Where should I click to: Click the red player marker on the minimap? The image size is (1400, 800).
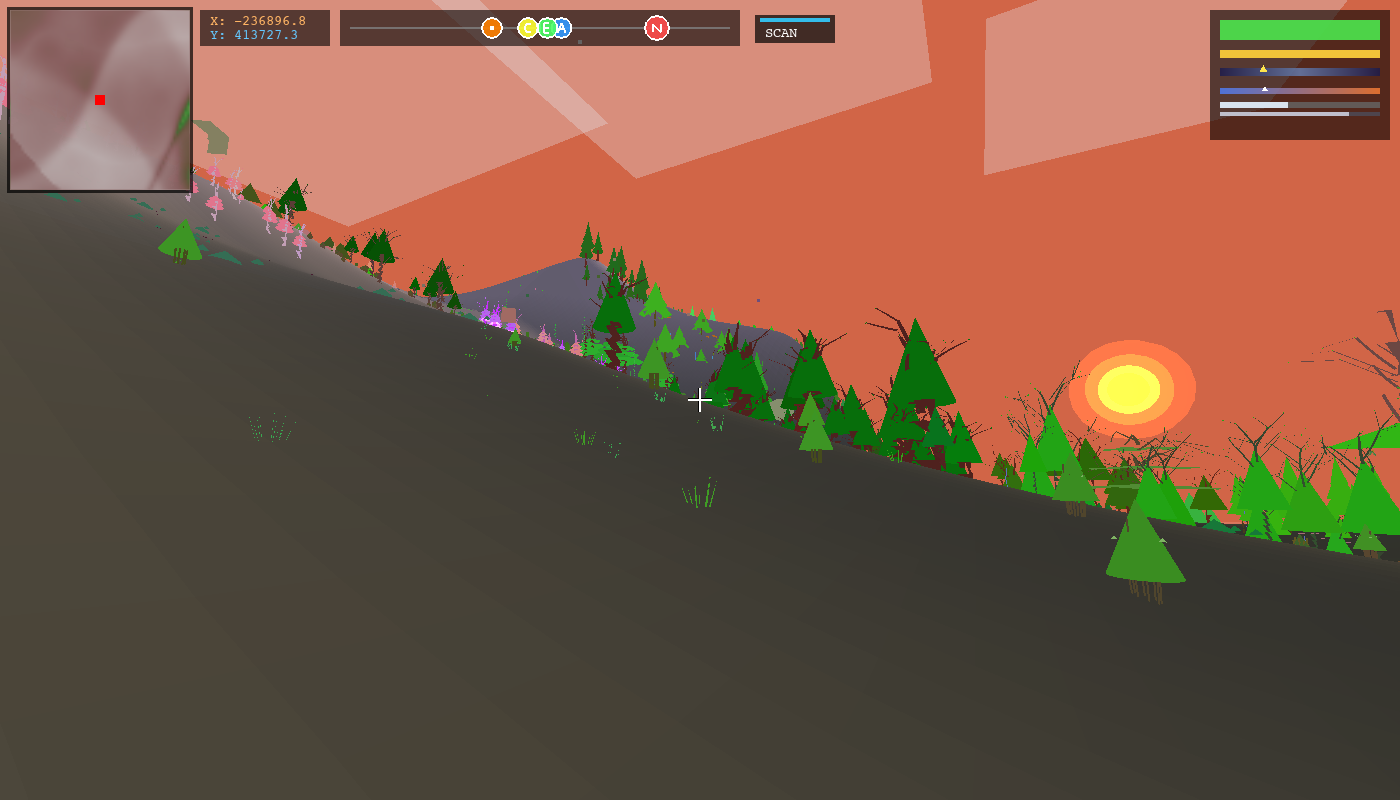point(99,100)
